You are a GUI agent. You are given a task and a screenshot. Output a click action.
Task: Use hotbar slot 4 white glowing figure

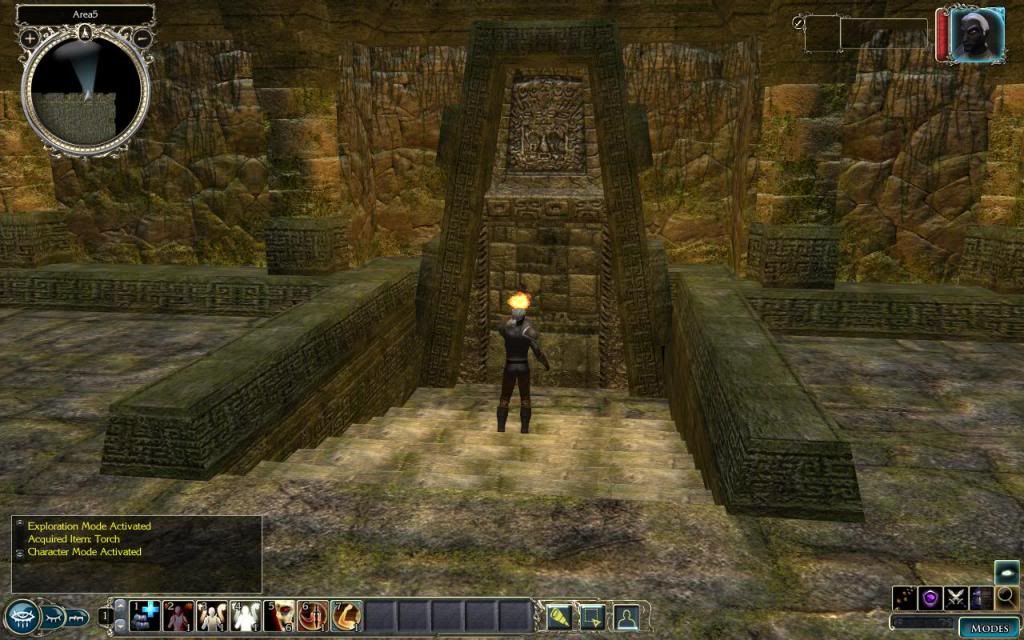click(246, 615)
